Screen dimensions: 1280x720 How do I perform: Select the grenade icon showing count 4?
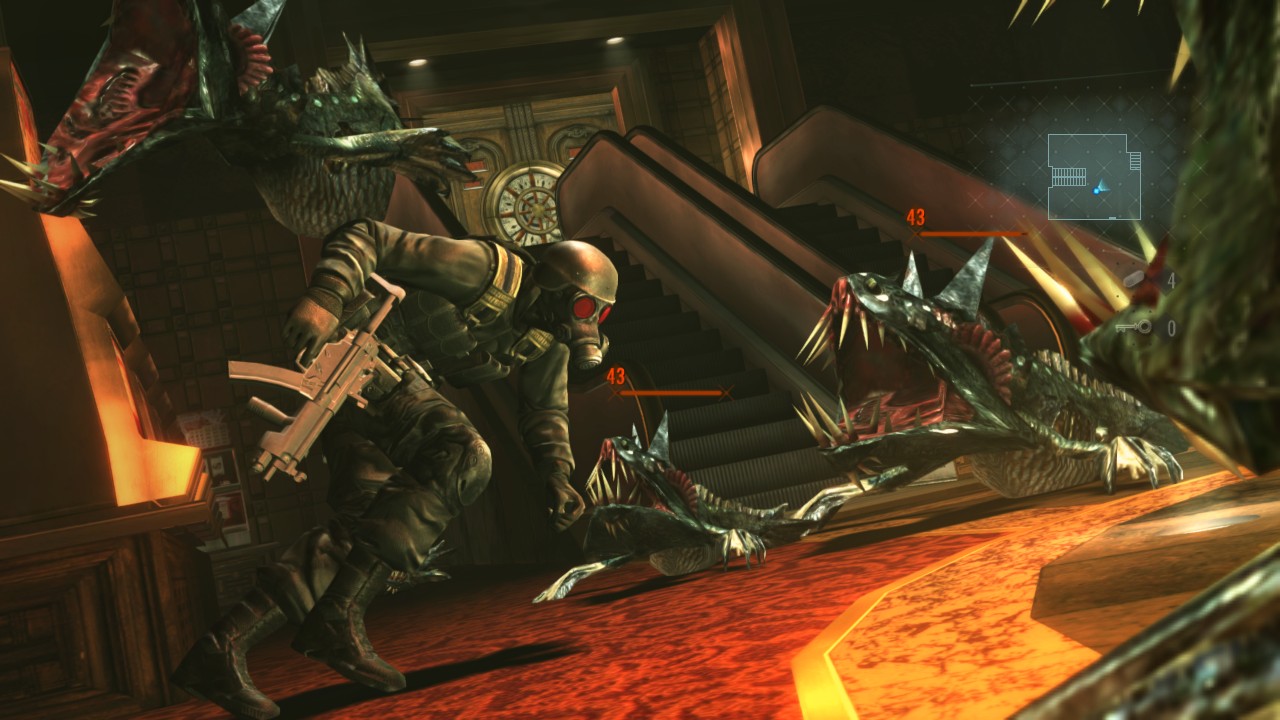tap(1132, 279)
